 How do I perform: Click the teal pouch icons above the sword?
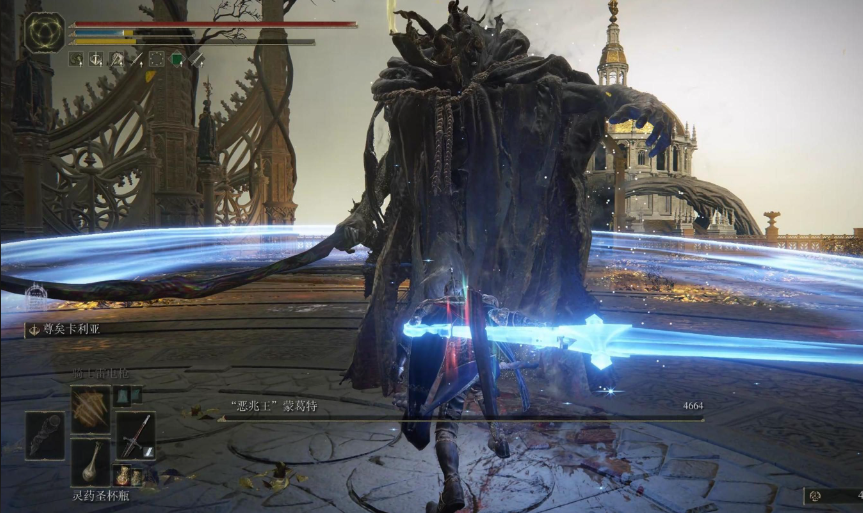pos(122,396)
